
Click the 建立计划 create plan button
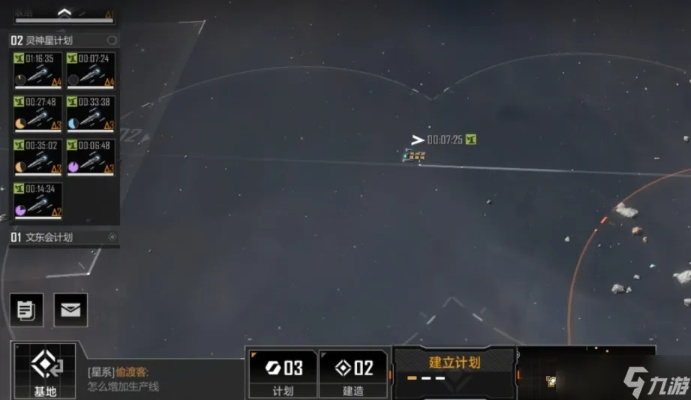[x=455, y=364]
